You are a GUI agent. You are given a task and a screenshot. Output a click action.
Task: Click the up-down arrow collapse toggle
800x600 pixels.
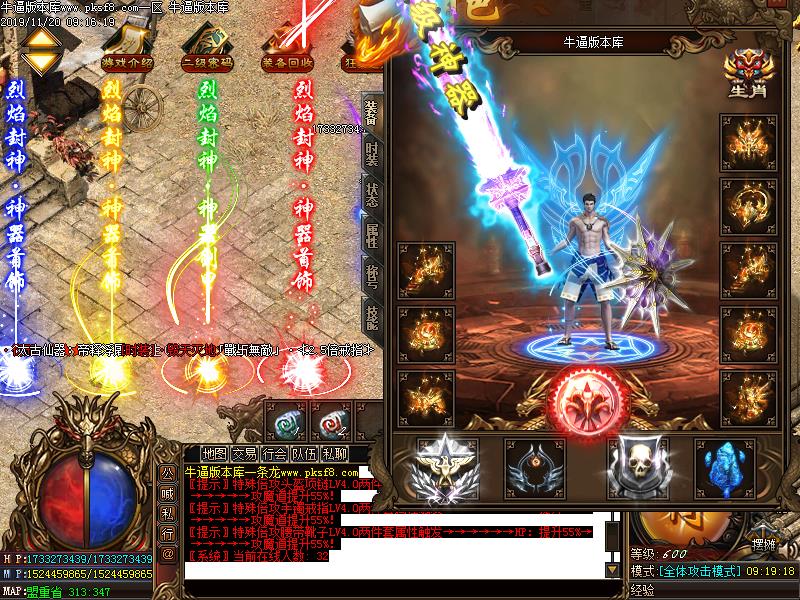(x=41, y=50)
